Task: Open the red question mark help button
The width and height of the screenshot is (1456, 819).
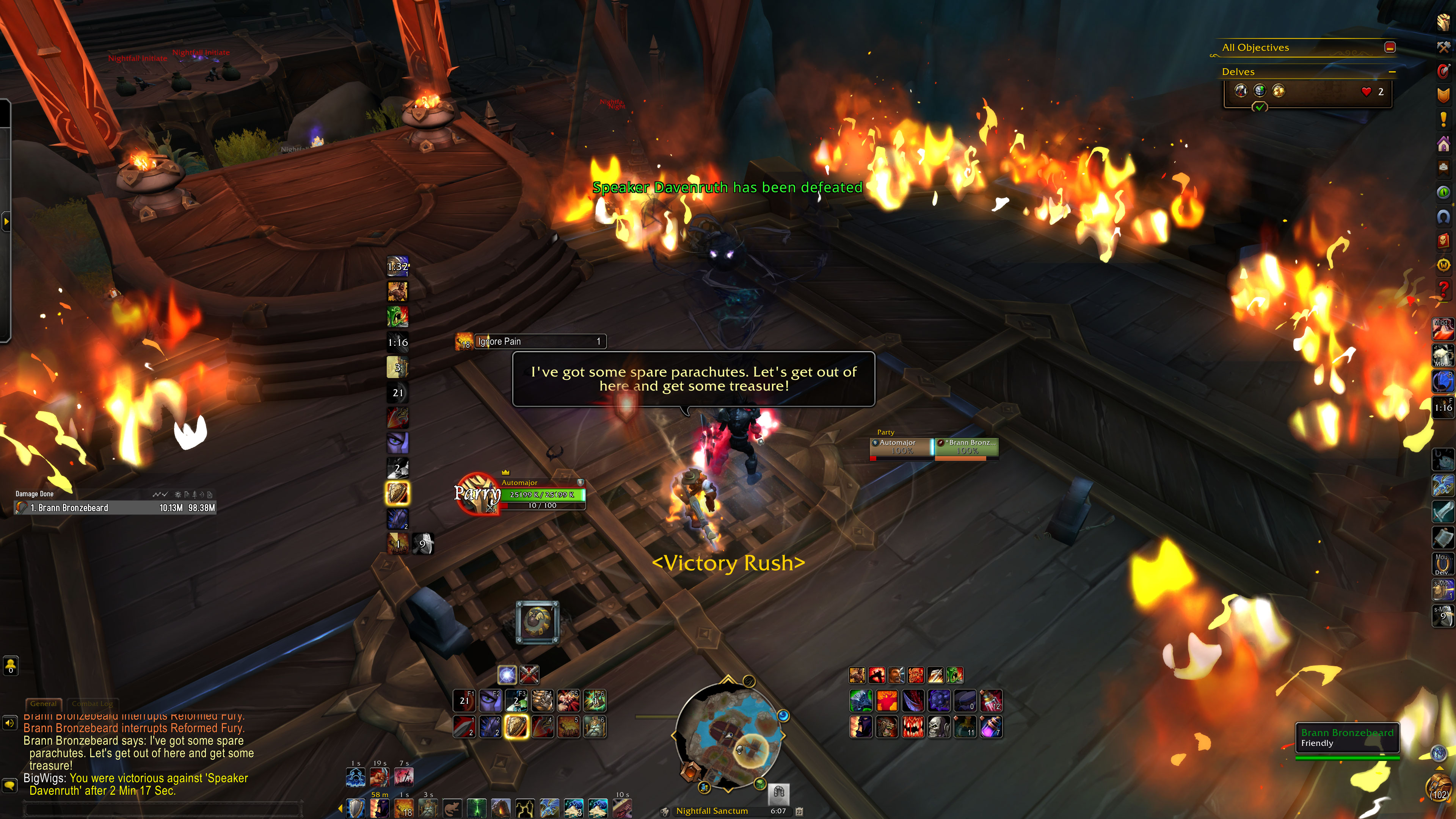Action: (1443, 288)
